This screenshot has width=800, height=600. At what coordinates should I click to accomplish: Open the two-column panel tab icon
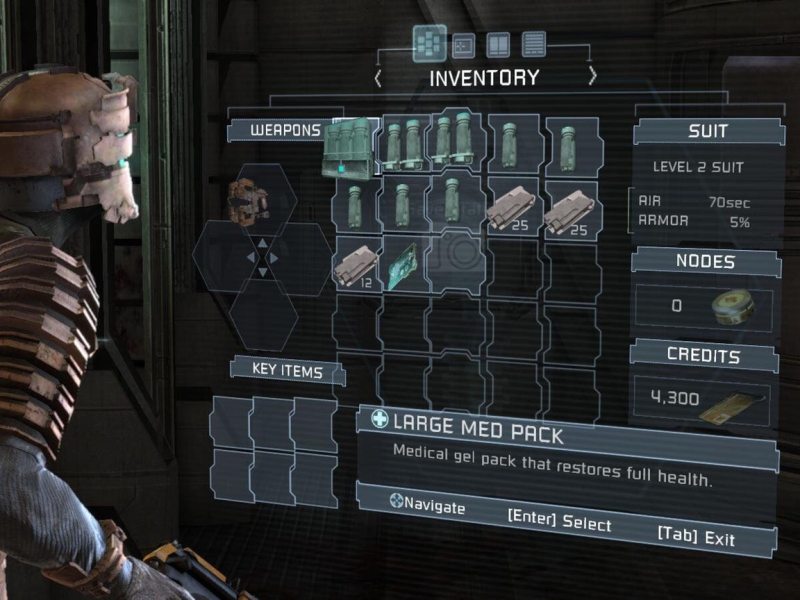click(497, 44)
